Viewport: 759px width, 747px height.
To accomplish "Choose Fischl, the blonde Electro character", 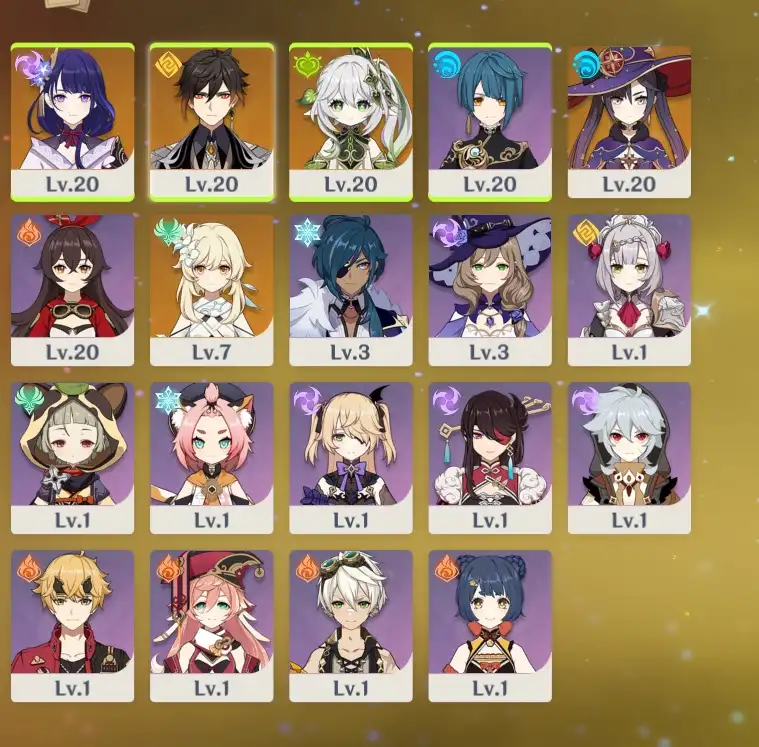I will click(x=350, y=458).
